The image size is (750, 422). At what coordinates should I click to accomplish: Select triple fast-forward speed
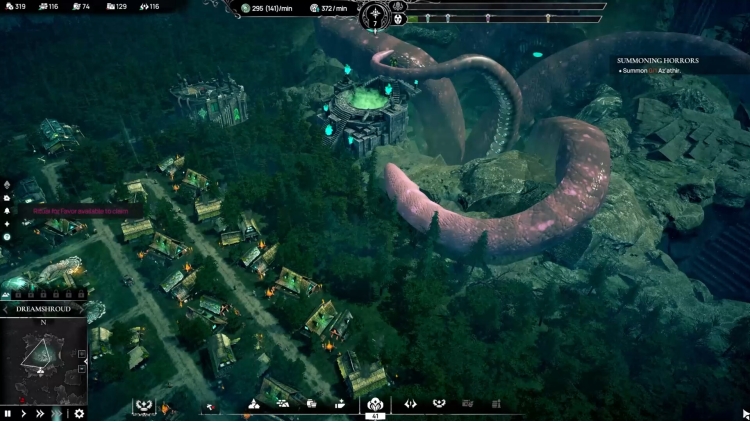(58, 413)
